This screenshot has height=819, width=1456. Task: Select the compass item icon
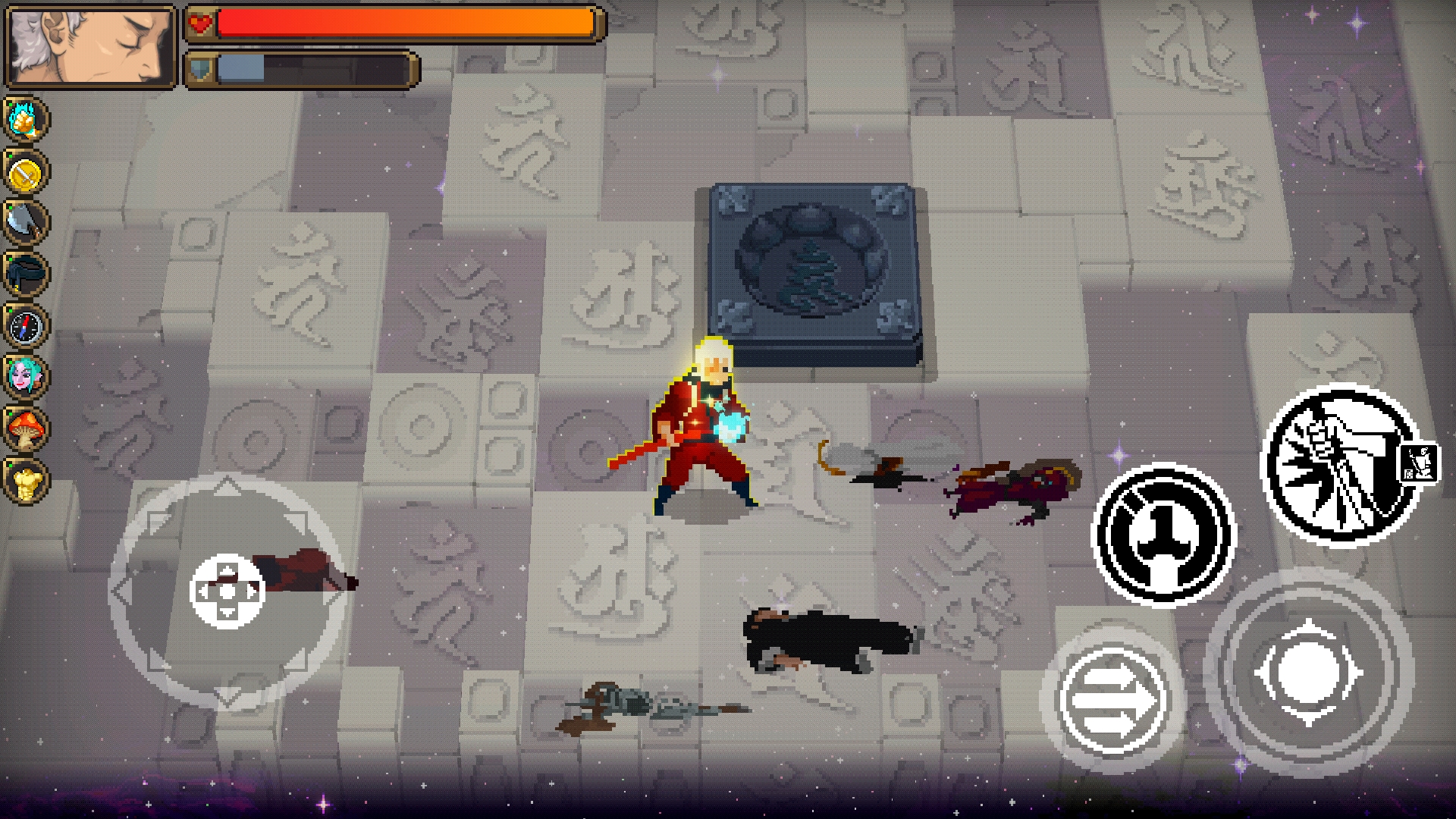(26, 326)
